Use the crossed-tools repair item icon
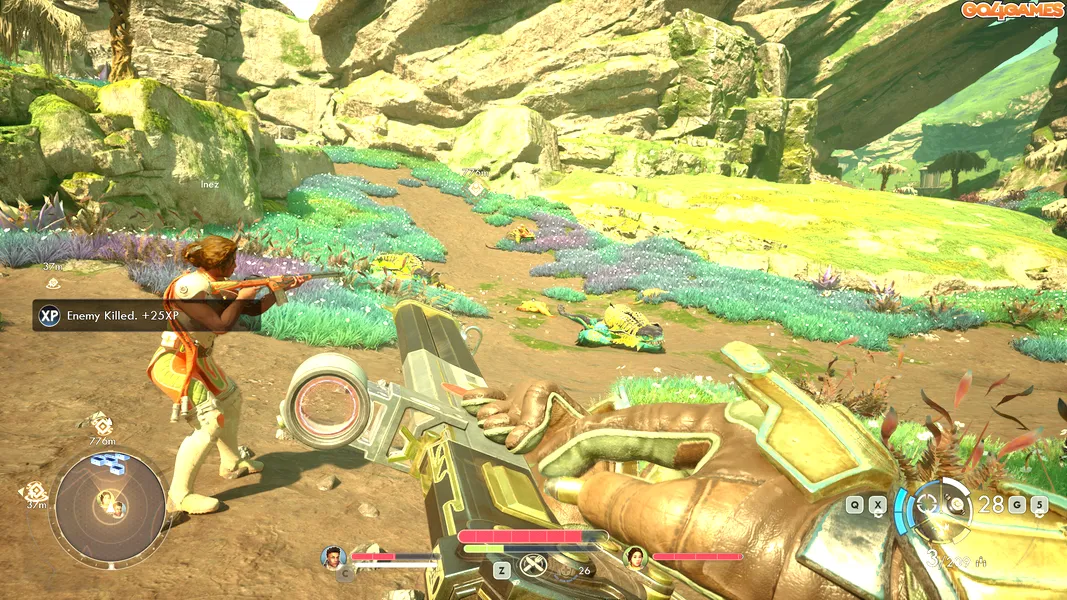 [535, 567]
